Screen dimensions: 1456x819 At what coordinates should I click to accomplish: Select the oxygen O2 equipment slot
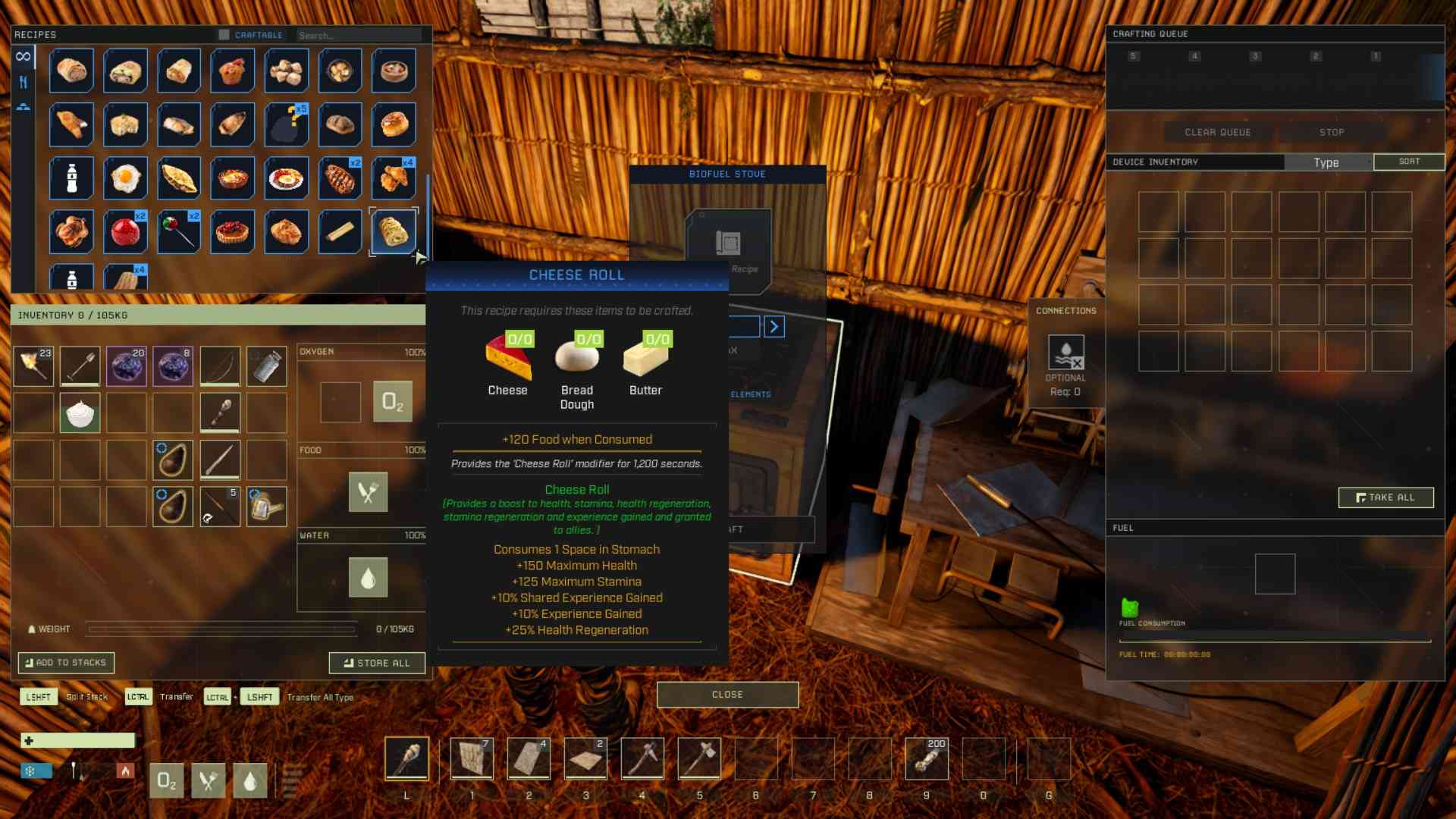(392, 401)
